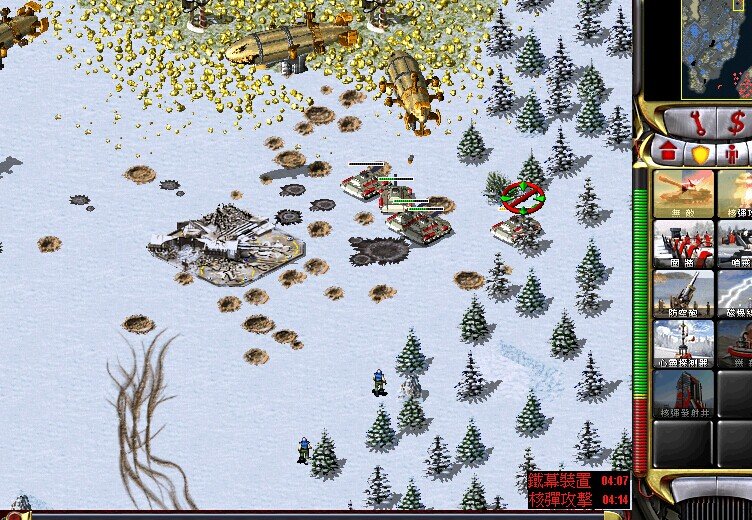This screenshot has height=520, width=752.
Task: Build the sentry gun defense
Action: [736, 244]
